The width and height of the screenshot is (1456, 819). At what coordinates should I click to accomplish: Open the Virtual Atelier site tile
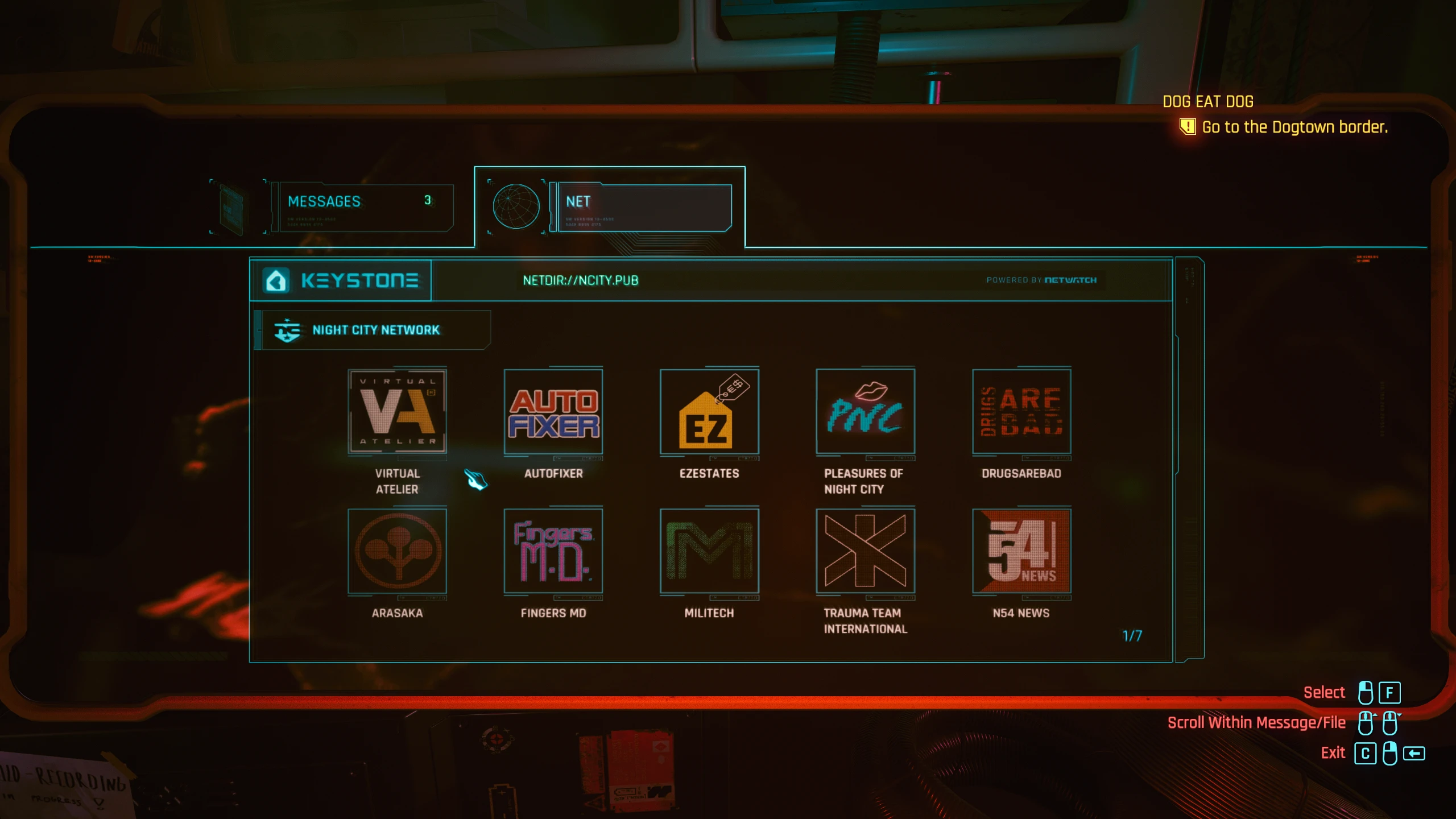397,412
